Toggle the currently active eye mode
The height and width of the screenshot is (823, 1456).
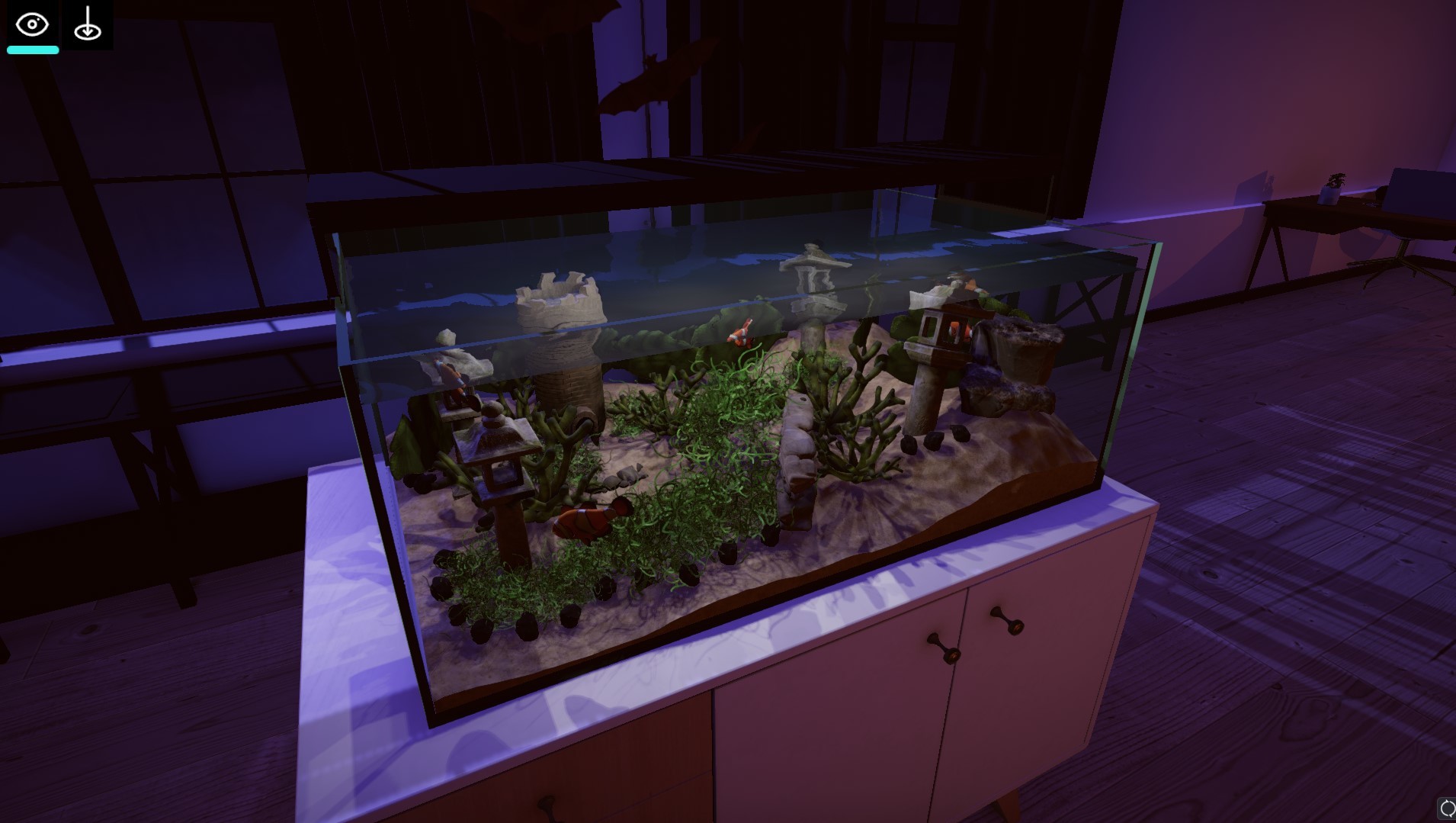click(x=31, y=24)
